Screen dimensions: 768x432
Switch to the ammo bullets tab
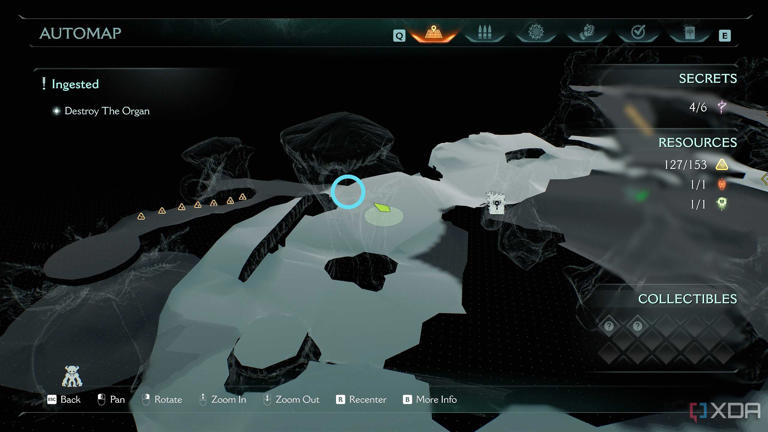tap(485, 33)
